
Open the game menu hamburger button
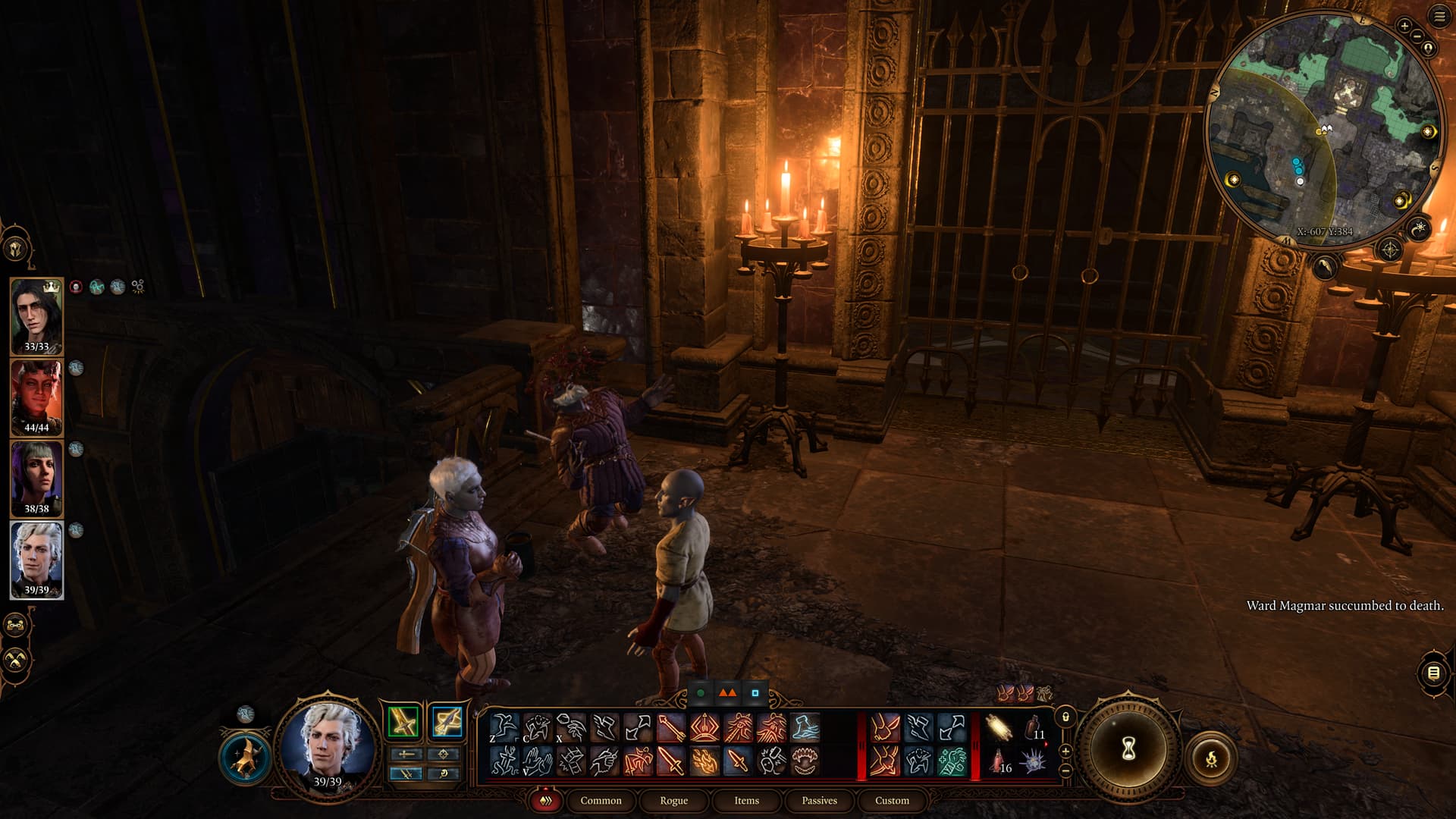(1439, 17)
